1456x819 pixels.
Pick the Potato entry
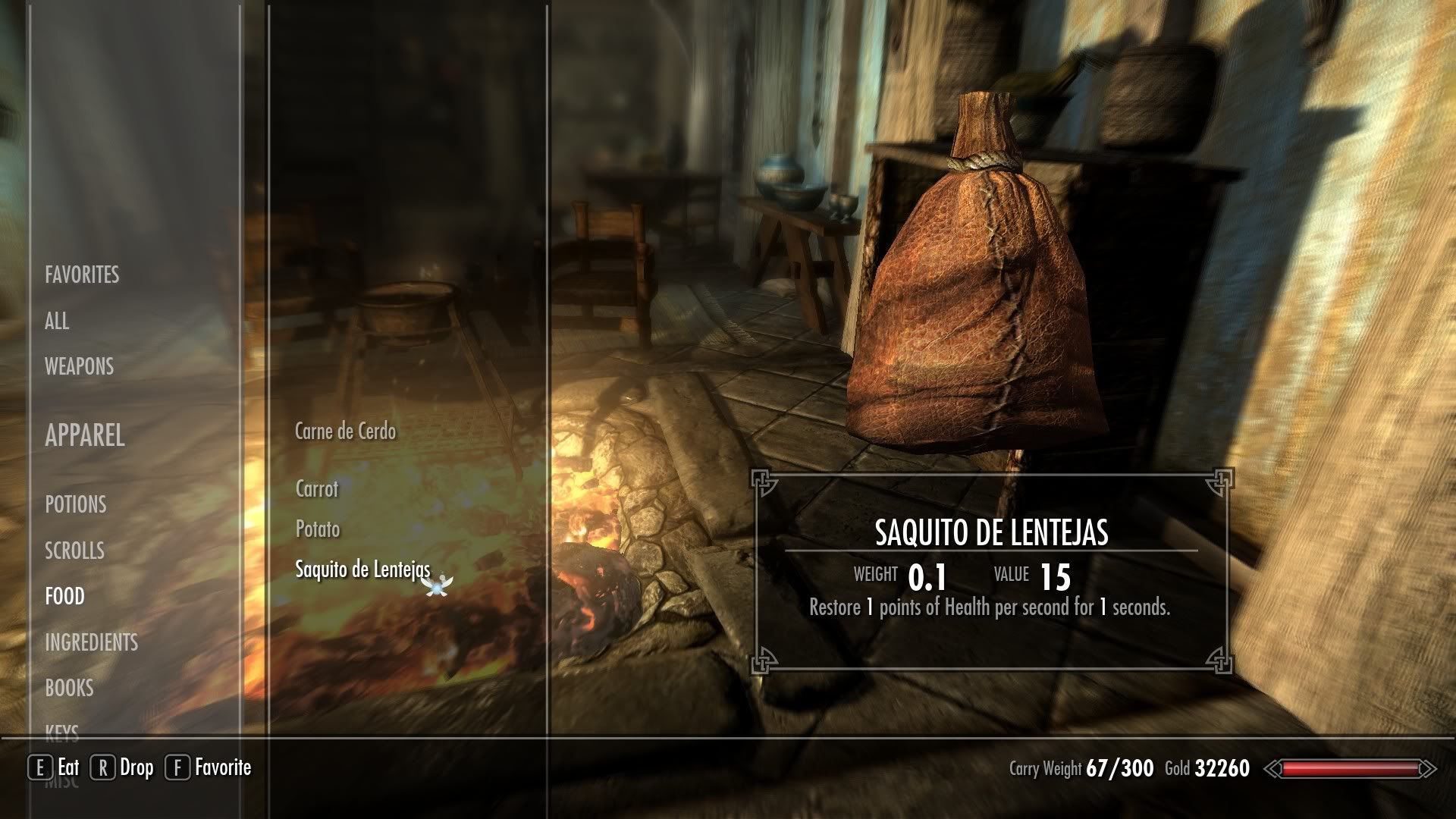click(318, 529)
